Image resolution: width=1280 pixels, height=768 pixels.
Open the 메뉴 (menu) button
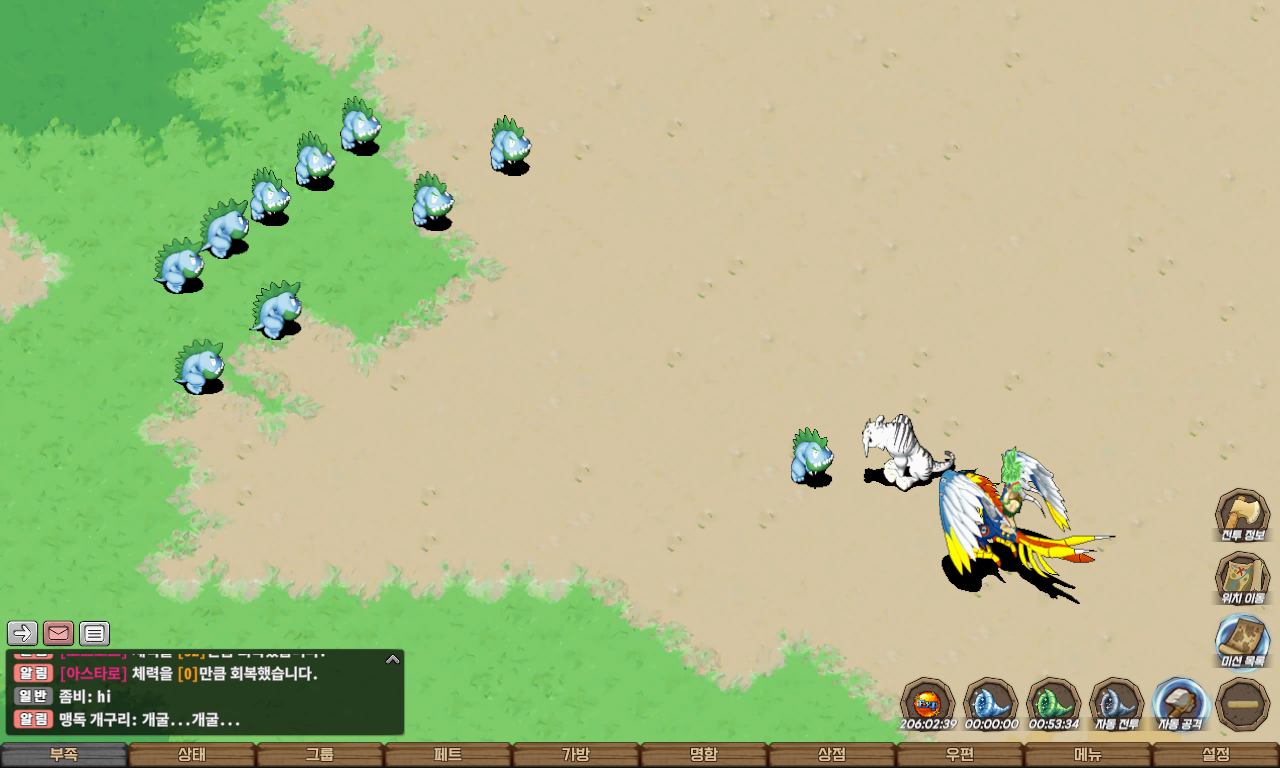click(1088, 754)
